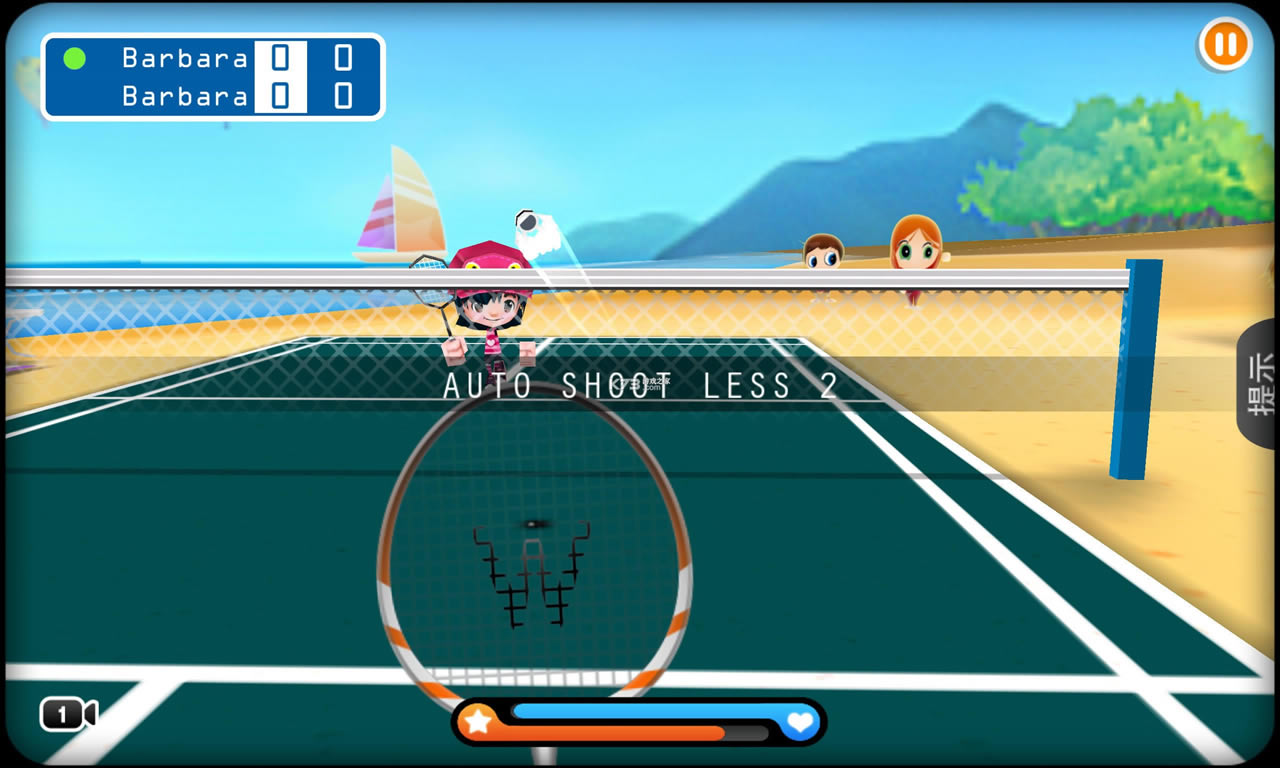1280x768 pixels.
Task: Open the 提示 hint side tab
Action: [1259, 383]
